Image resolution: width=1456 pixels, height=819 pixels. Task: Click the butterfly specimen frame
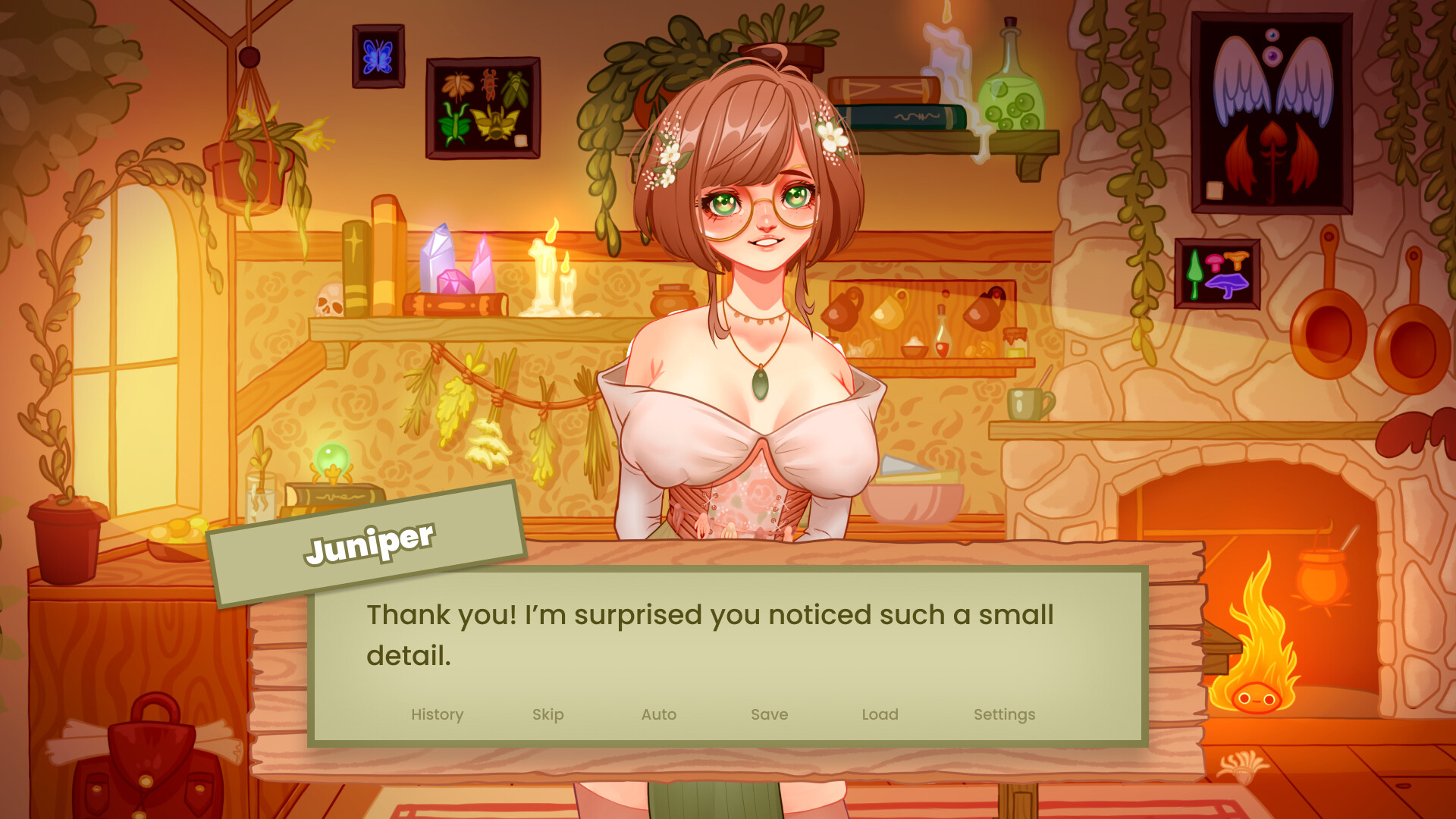click(x=378, y=55)
